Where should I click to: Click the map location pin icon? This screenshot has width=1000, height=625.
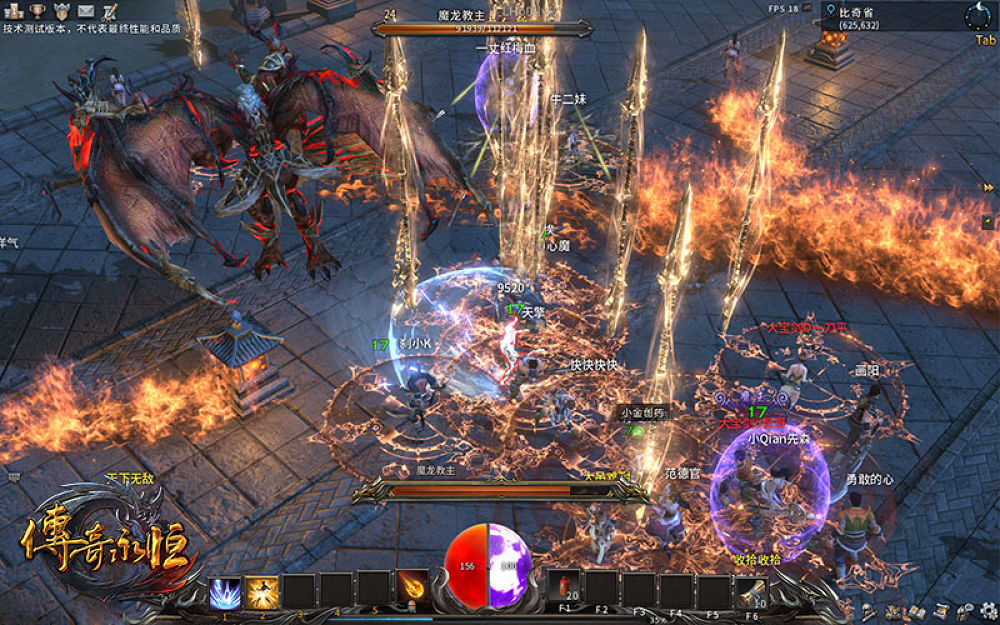coord(829,11)
